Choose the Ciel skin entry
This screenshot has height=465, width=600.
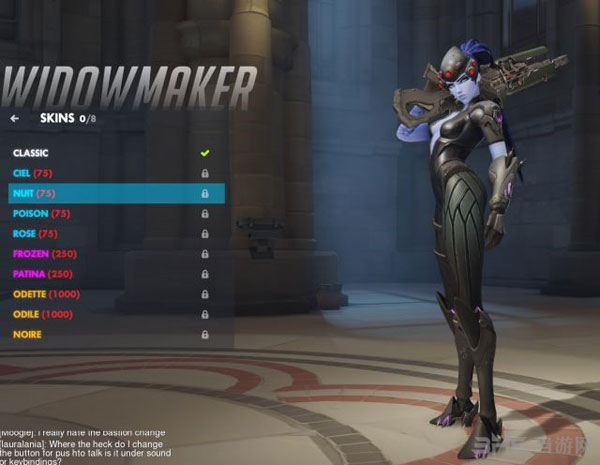click(33, 173)
